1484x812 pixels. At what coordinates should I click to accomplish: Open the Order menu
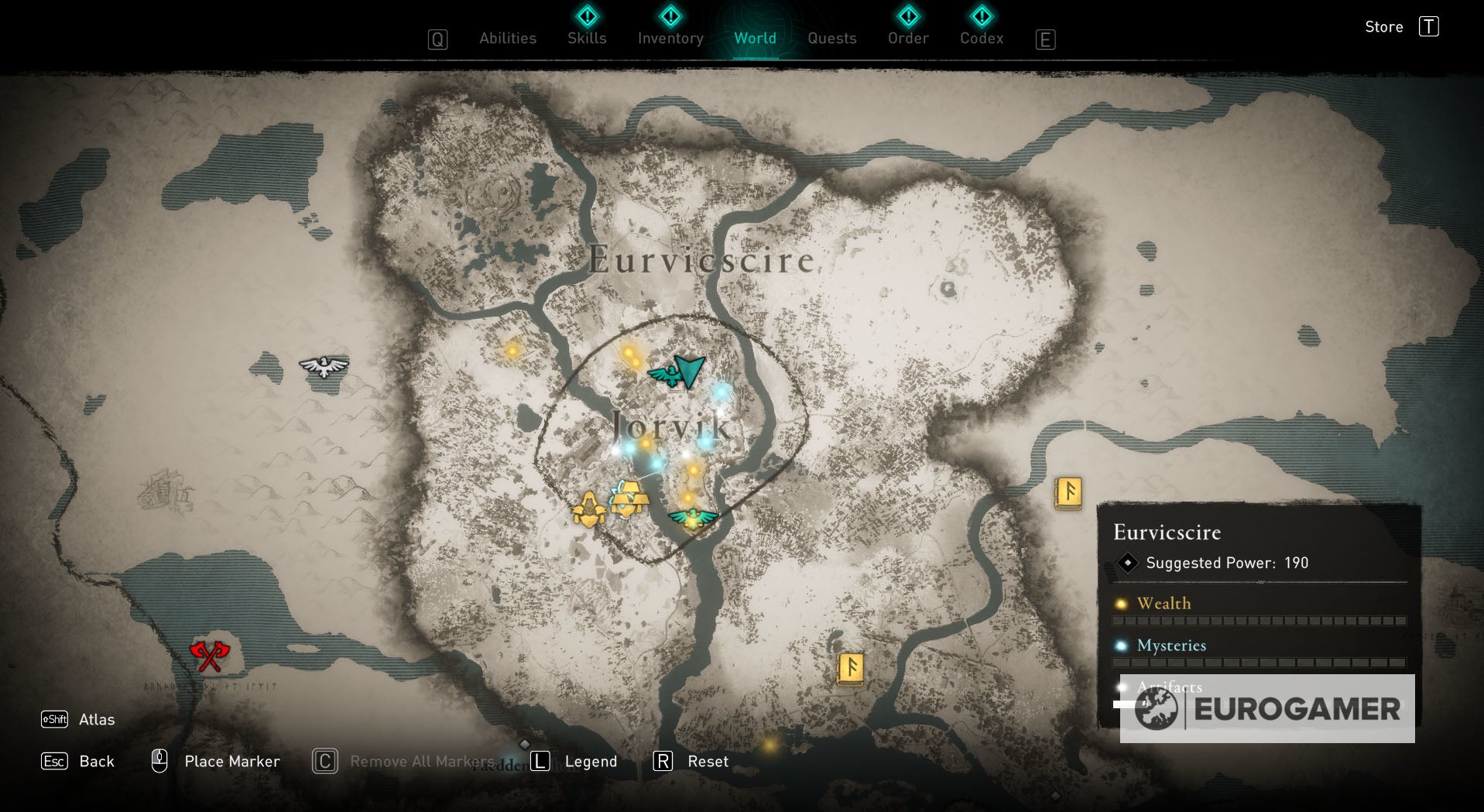point(907,38)
